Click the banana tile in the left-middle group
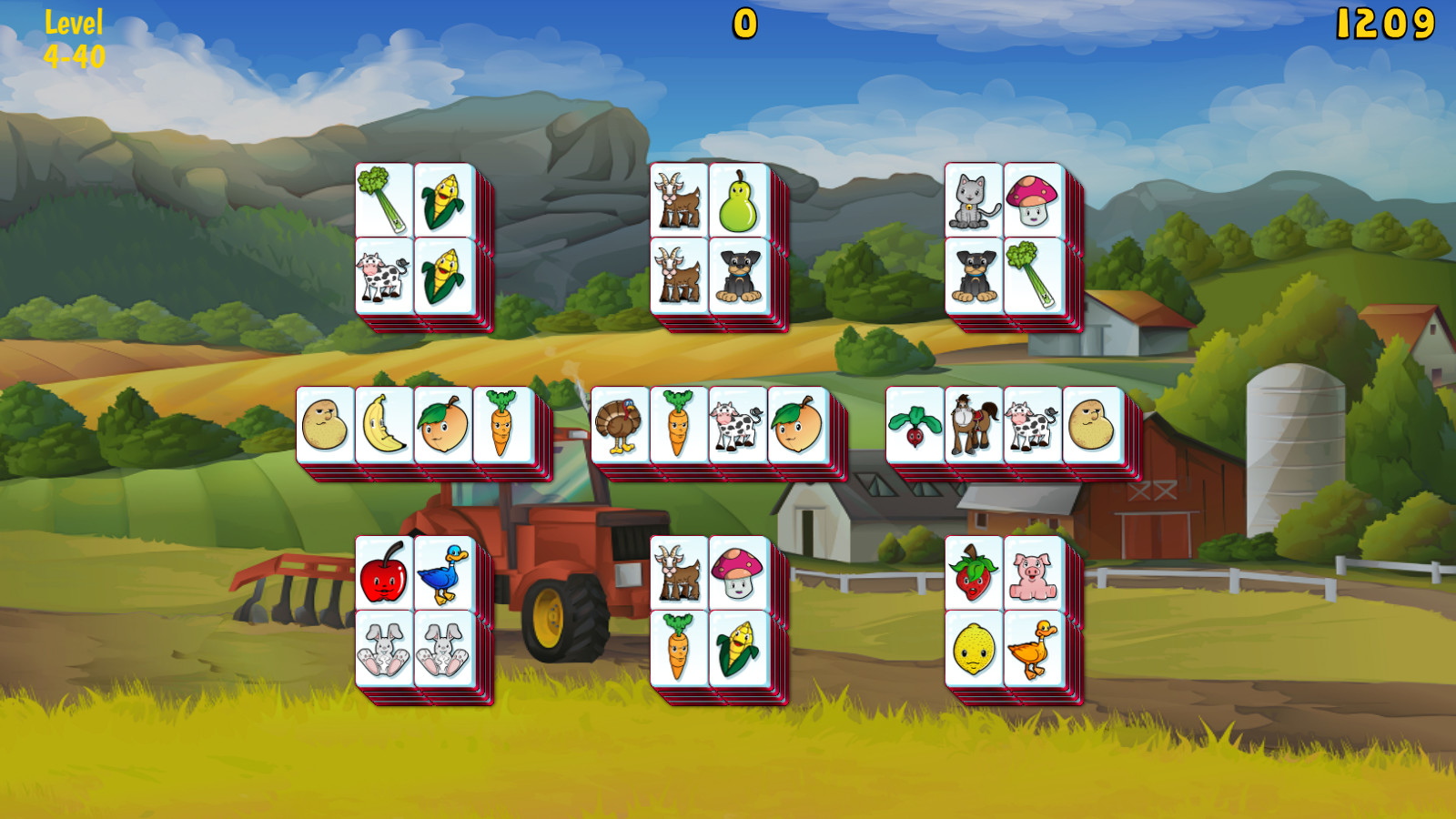This screenshot has width=1456, height=819. tap(384, 425)
